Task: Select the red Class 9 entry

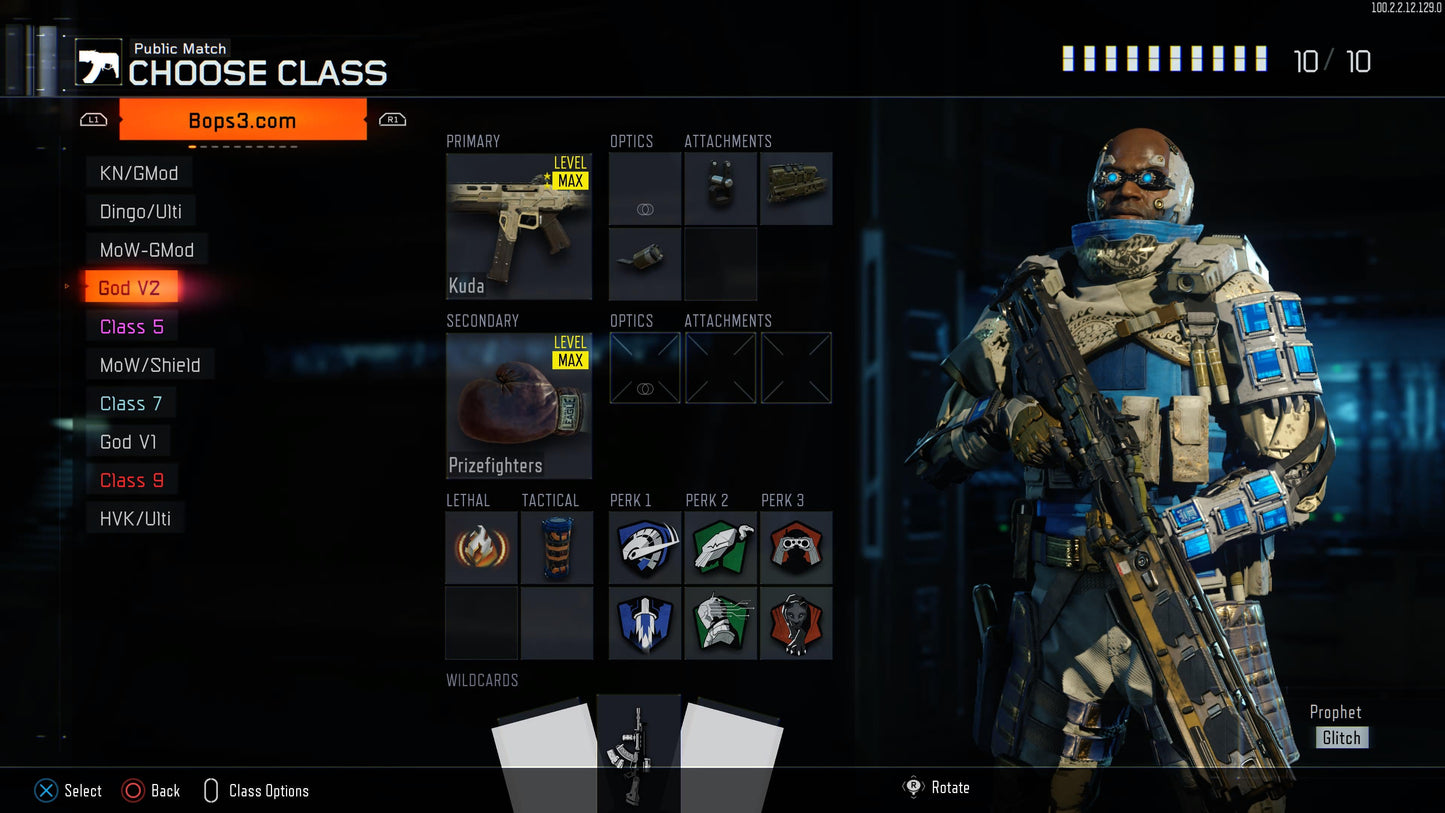Action: click(x=131, y=481)
